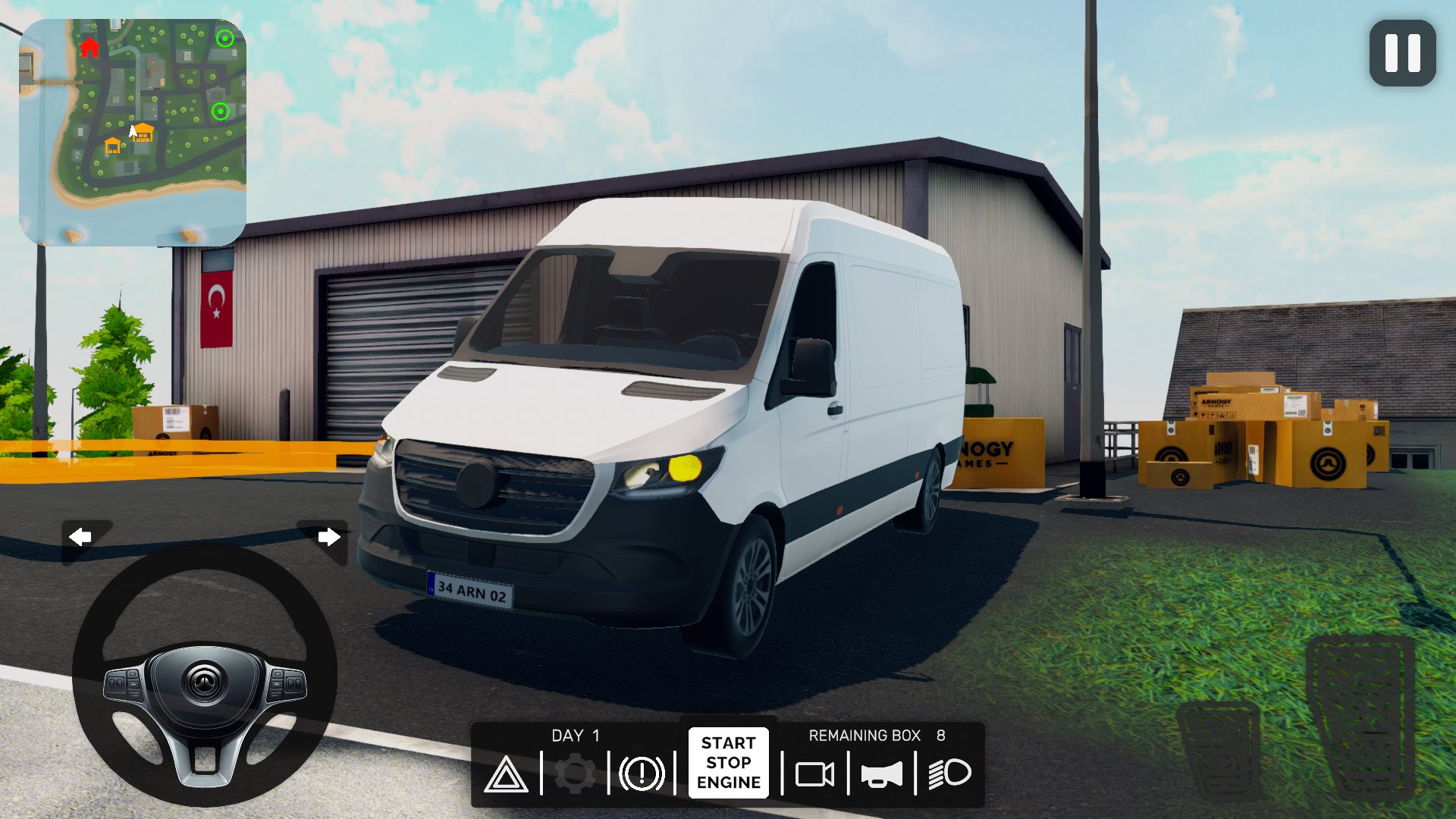Toggle the engine with START STOP ENGINE
1456x819 pixels.
(x=727, y=762)
